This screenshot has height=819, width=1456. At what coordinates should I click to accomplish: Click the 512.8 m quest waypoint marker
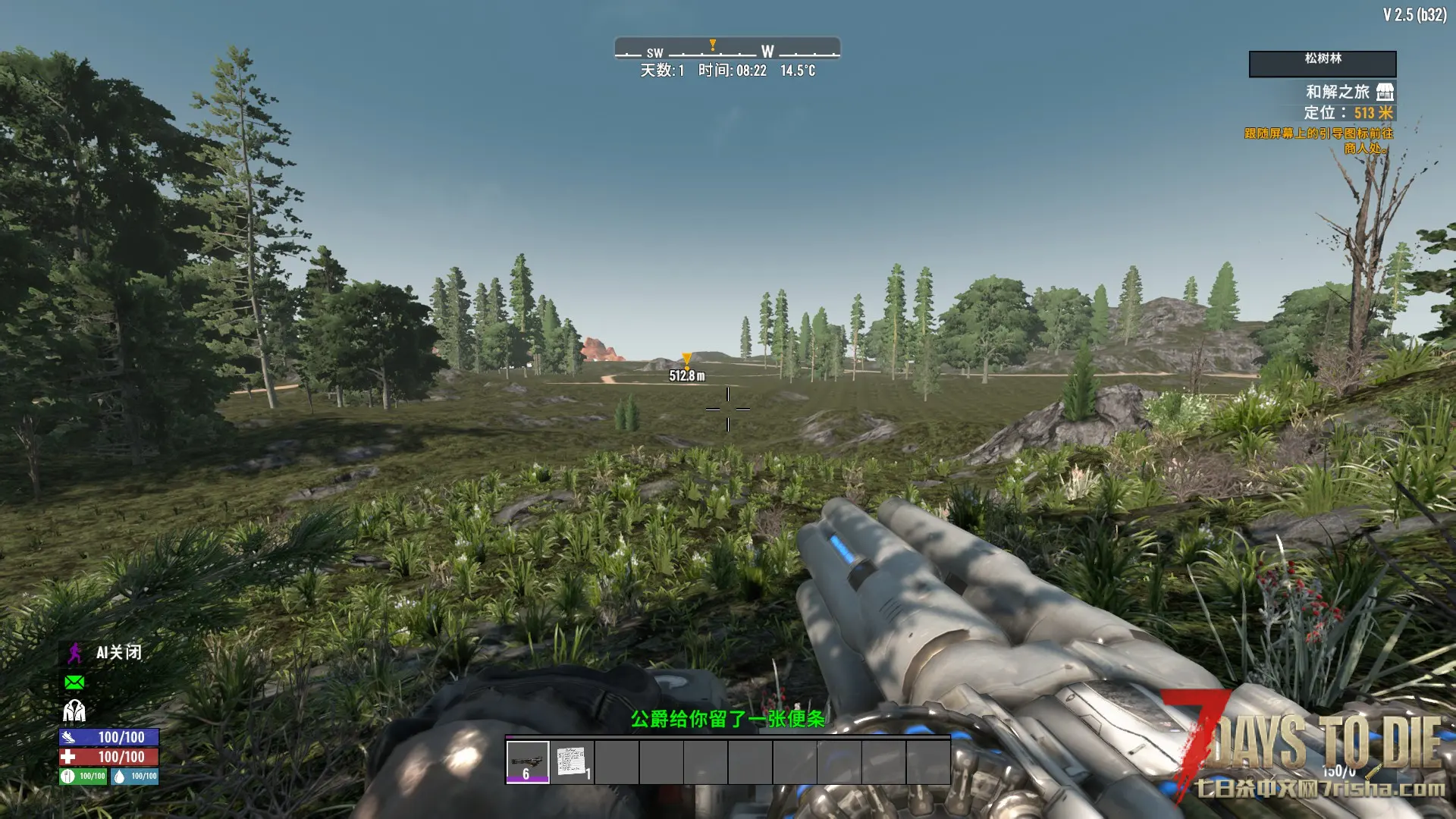coord(686,359)
